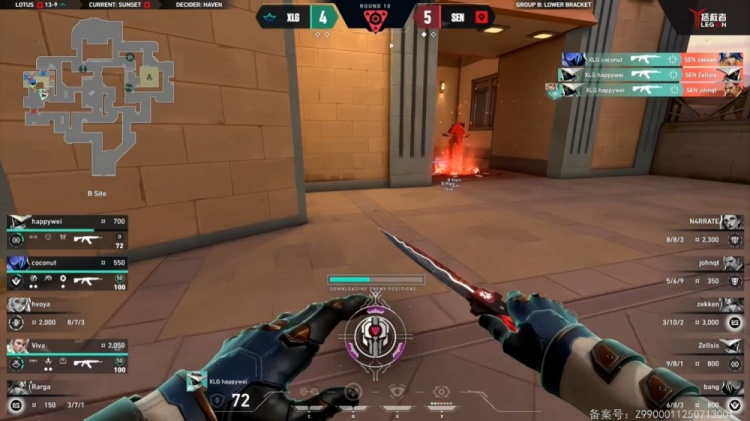Select Rarga's player row

pyautogui.click(x=60, y=397)
